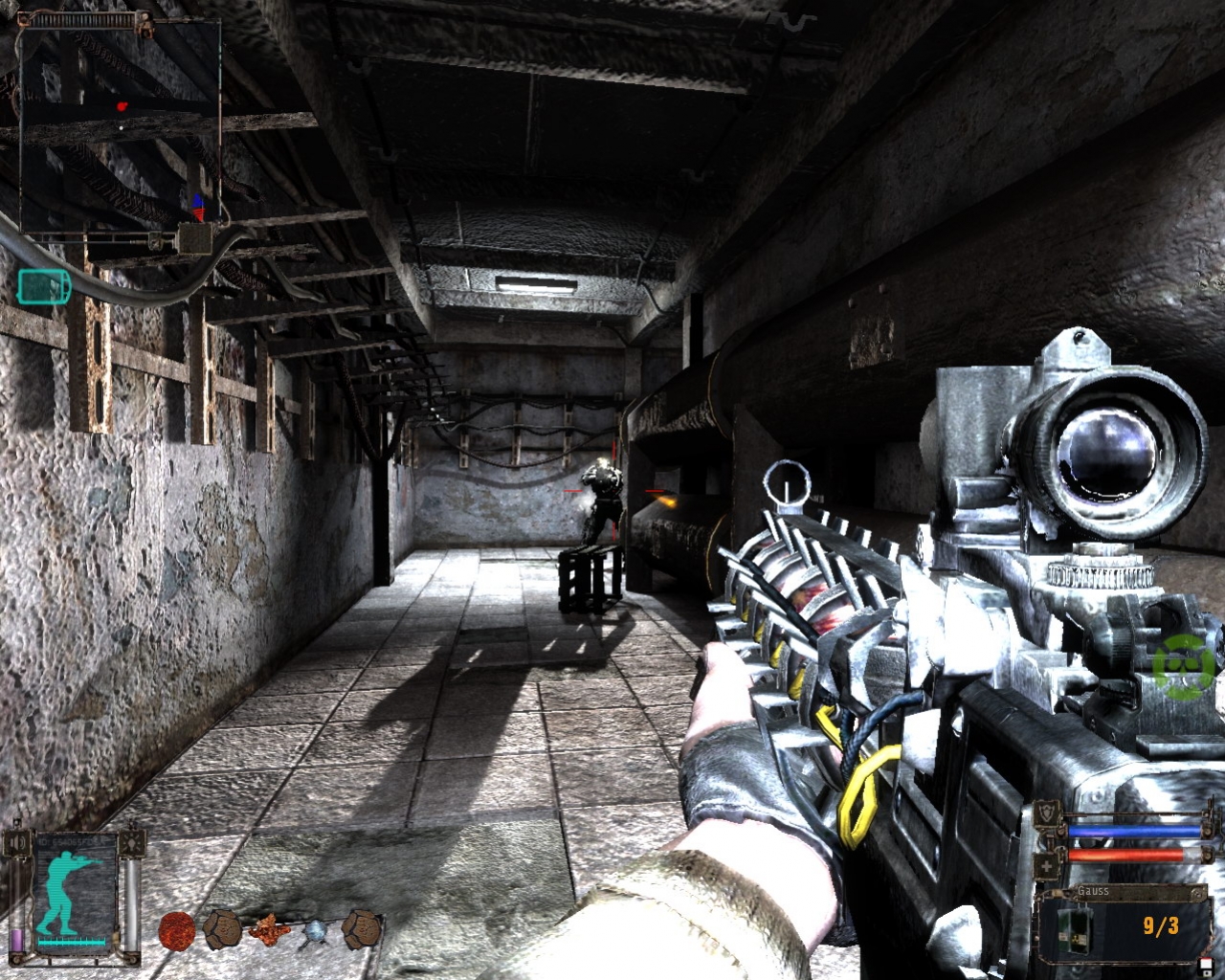The height and width of the screenshot is (980, 1225).
Task: Select the light visibility indicator icon
Action: (x=131, y=841)
